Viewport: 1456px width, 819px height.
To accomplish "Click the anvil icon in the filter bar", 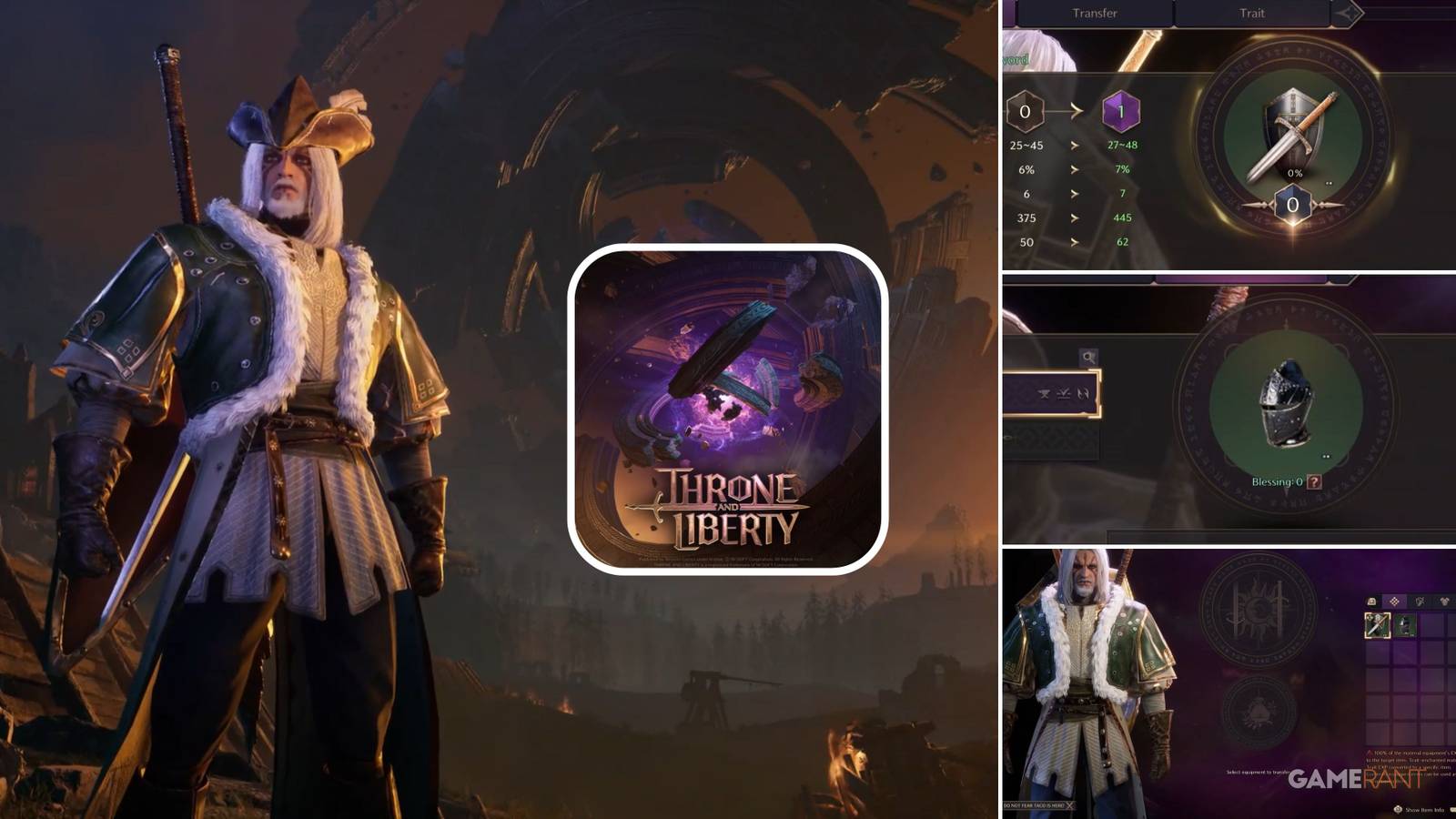I will (1044, 394).
